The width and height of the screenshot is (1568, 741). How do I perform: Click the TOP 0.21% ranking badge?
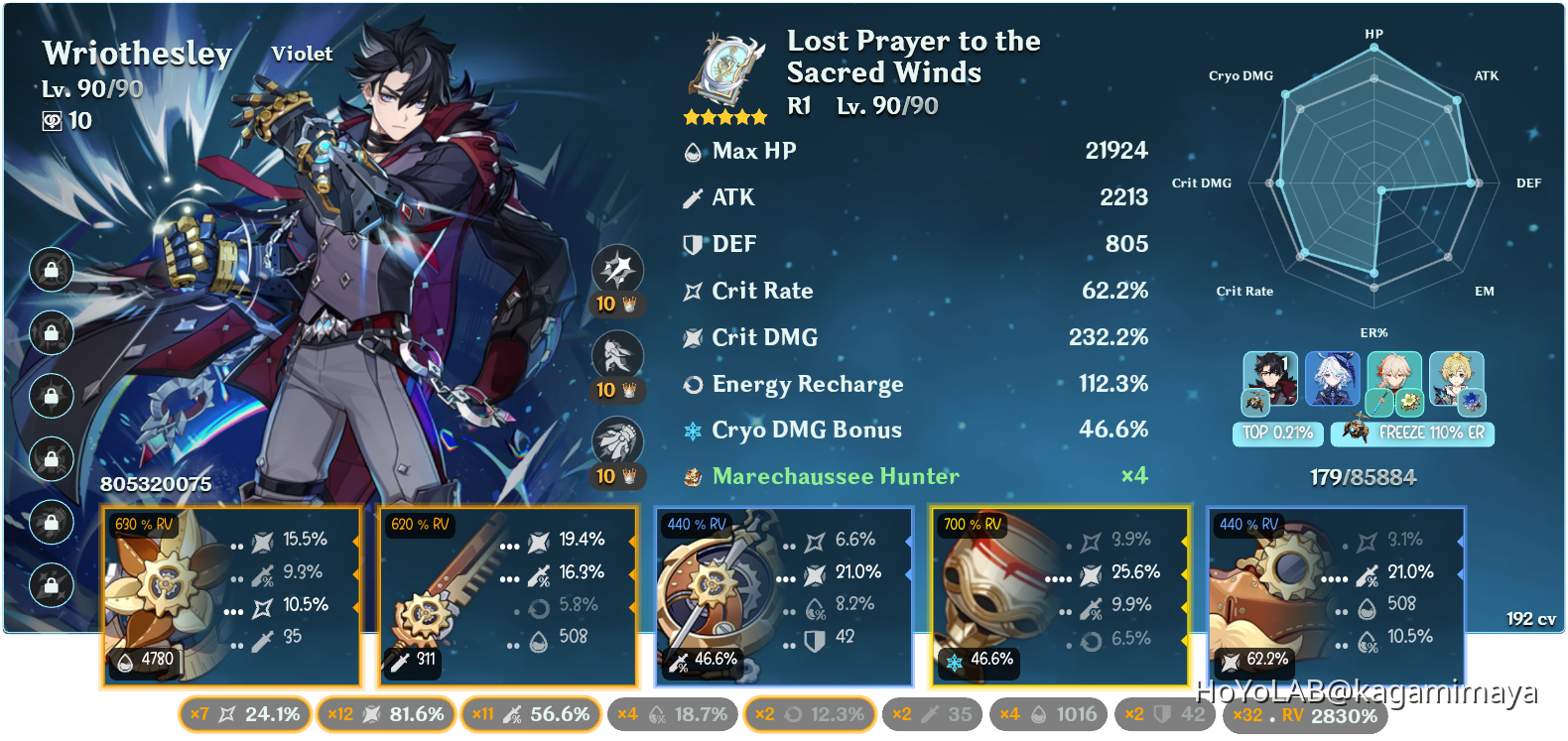[1277, 433]
